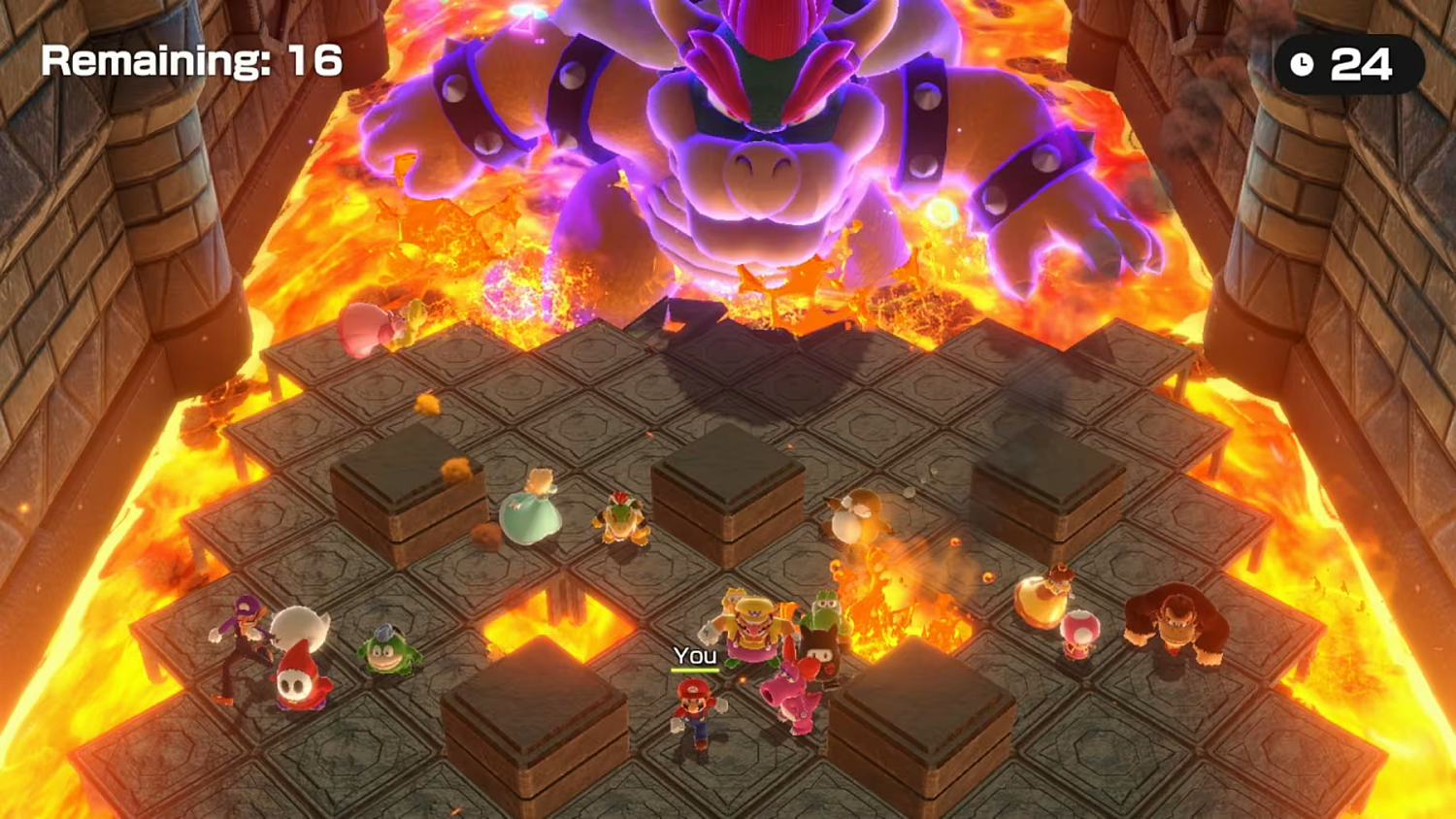The height and width of the screenshot is (819, 1456).
Task: Click the You name tag above Mario
Action: (695, 656)
